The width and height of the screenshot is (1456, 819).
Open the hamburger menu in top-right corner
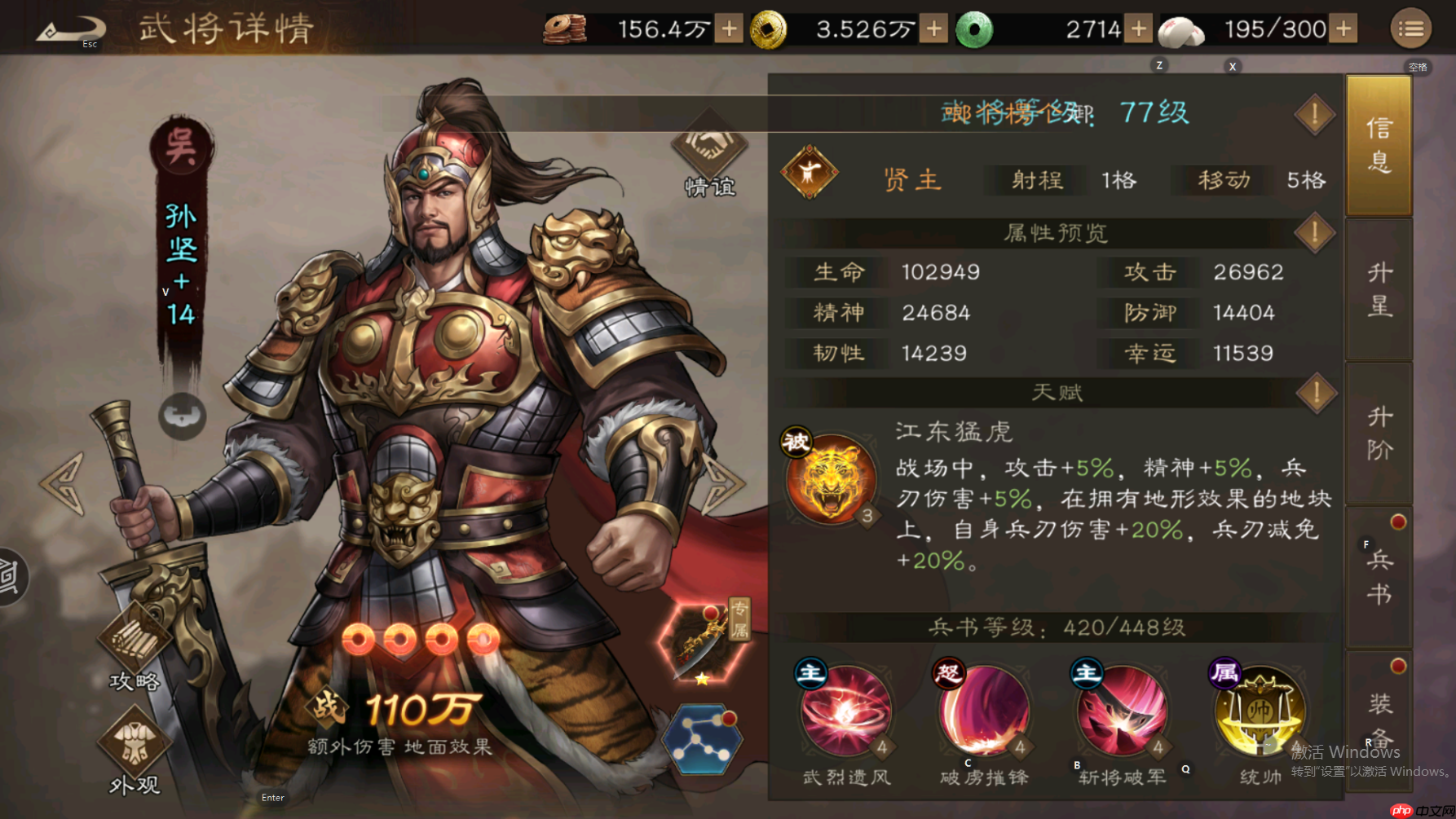(1410, 27)
